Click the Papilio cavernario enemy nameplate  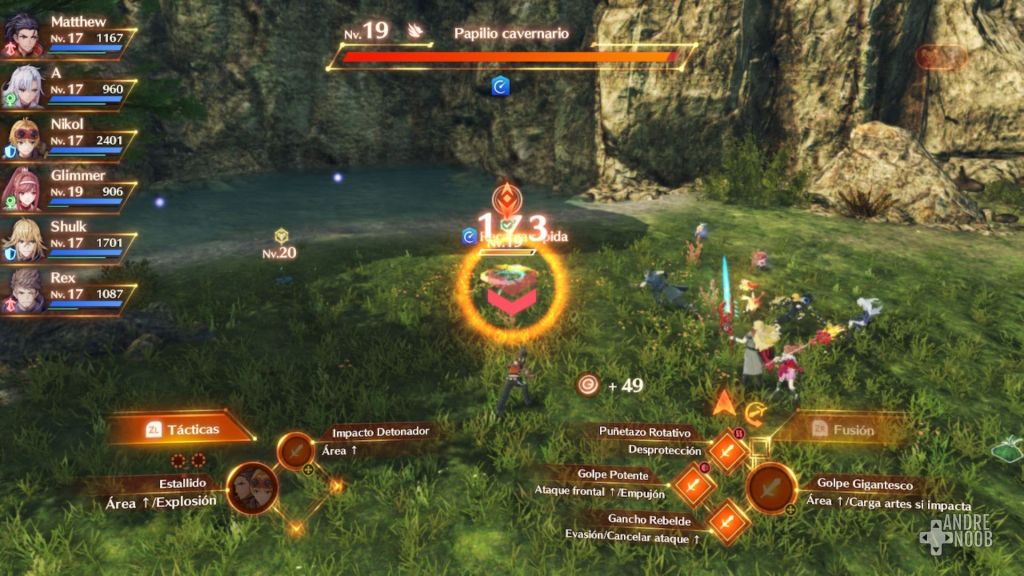[x=510, y=34]
